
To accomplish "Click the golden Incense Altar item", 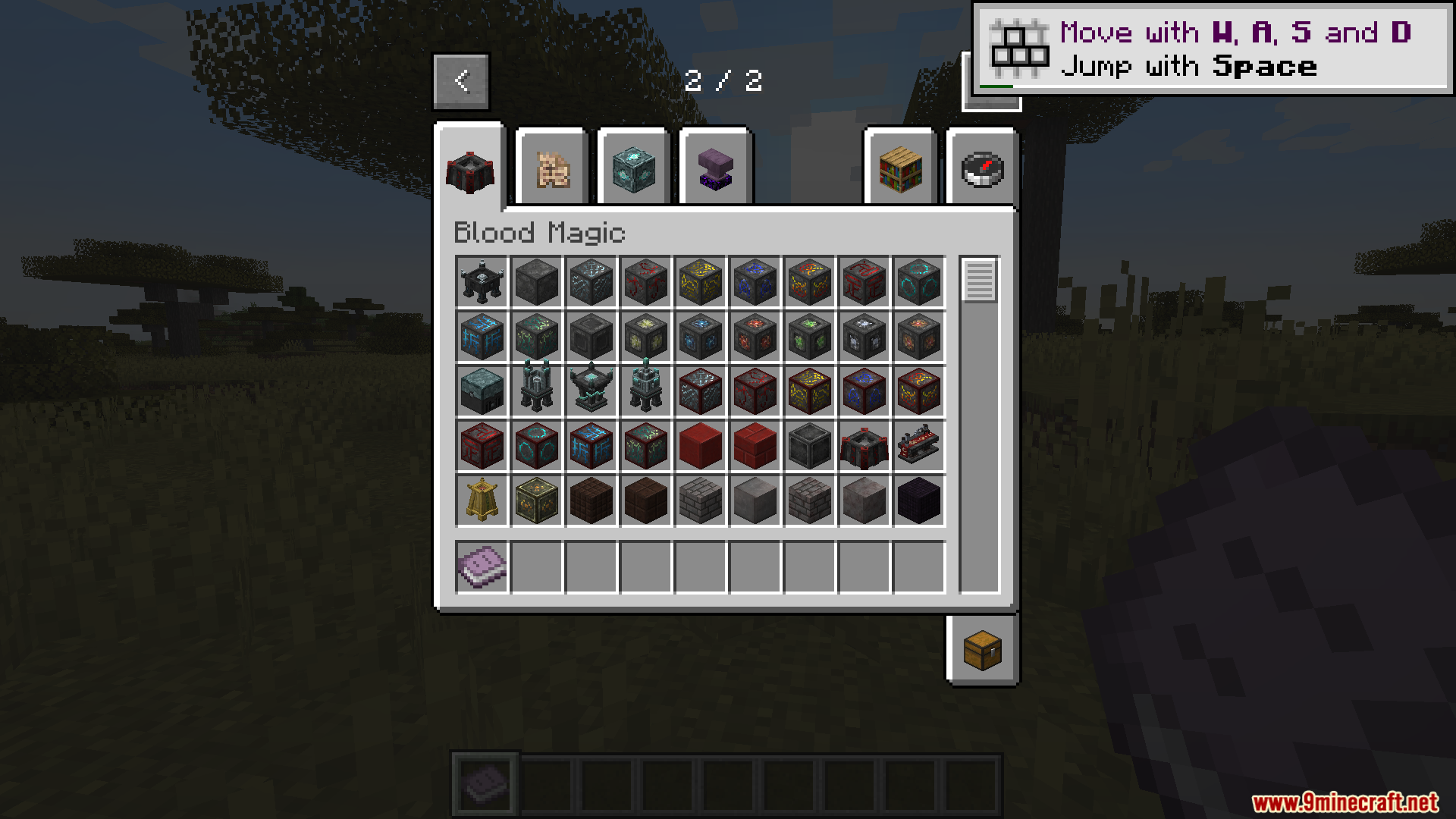I will coord(481,500).
